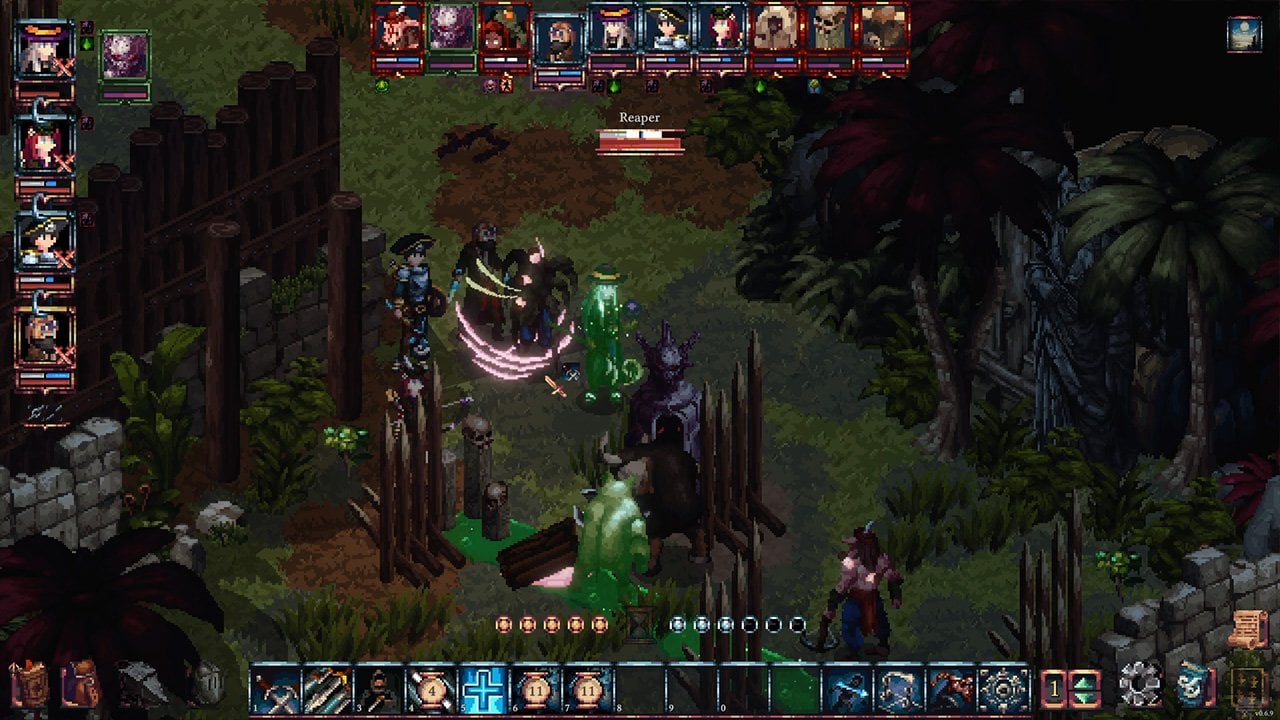Activate the hooded figure skill in slot 3
The image size is (1280, 720).
click(380, 690)
